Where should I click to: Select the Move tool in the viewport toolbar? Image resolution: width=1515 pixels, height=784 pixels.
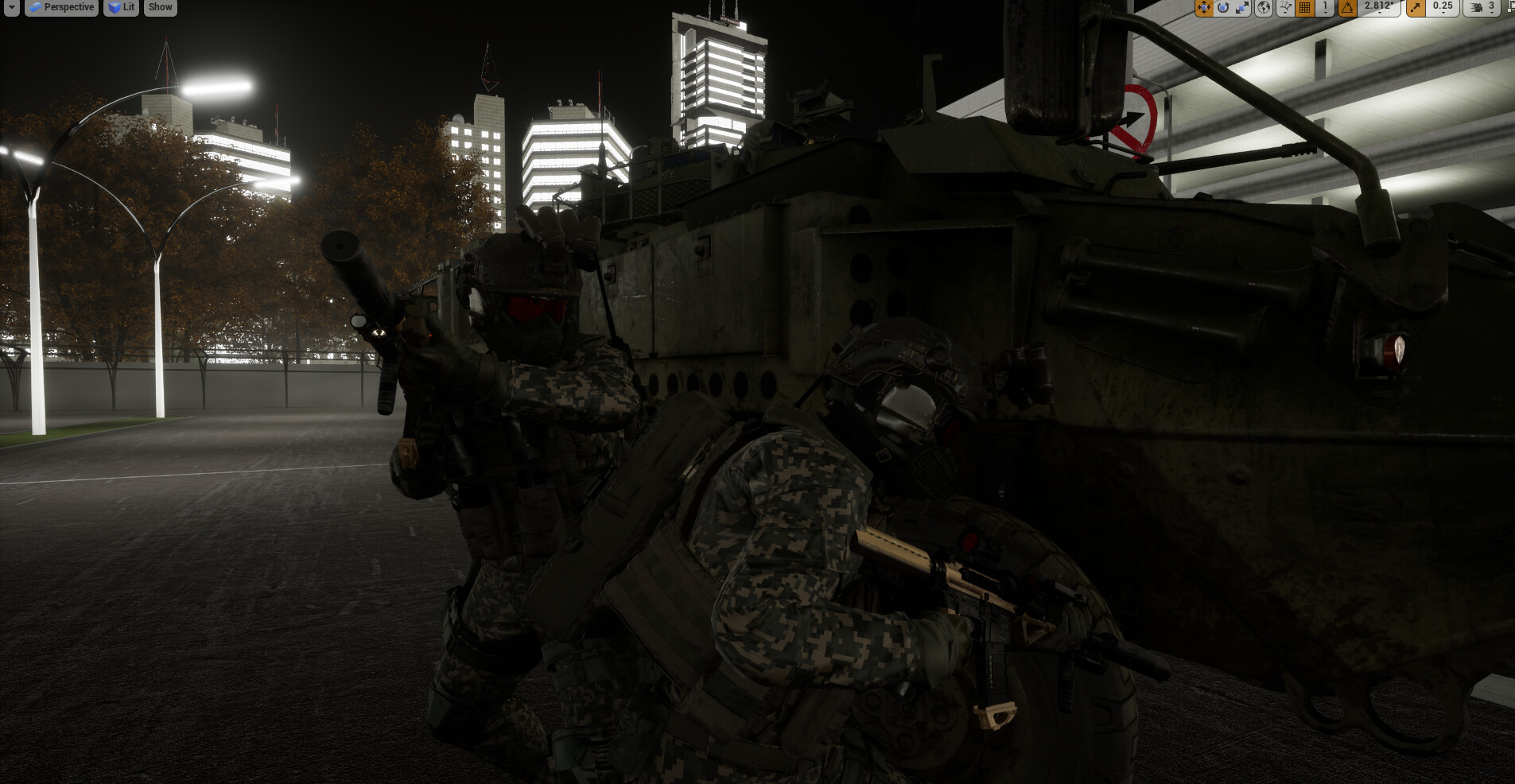pyautogui.click(x=1204, y=7)
